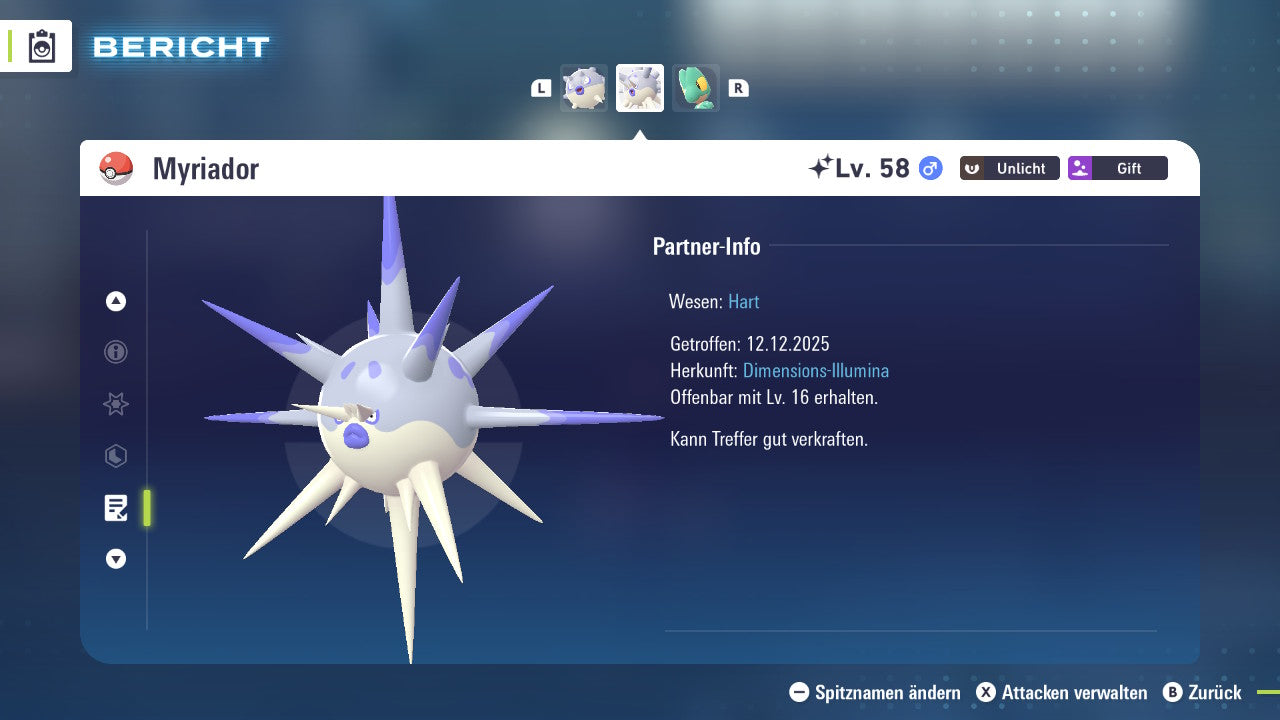The height and width of the screenshot is (720, 1280).
Task: Select the Geckarbor party thumbnail
Action: coord(695,88)
